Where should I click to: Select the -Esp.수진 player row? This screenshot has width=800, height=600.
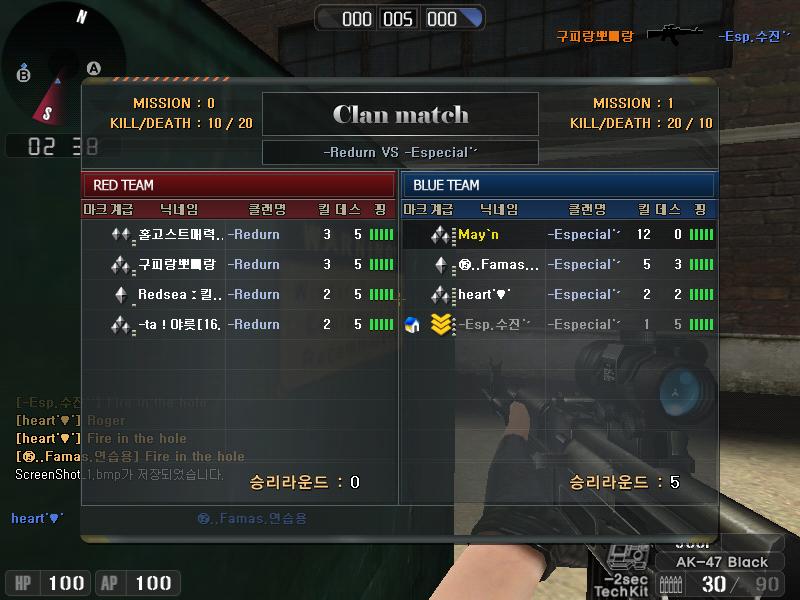[x=558, y=325]
